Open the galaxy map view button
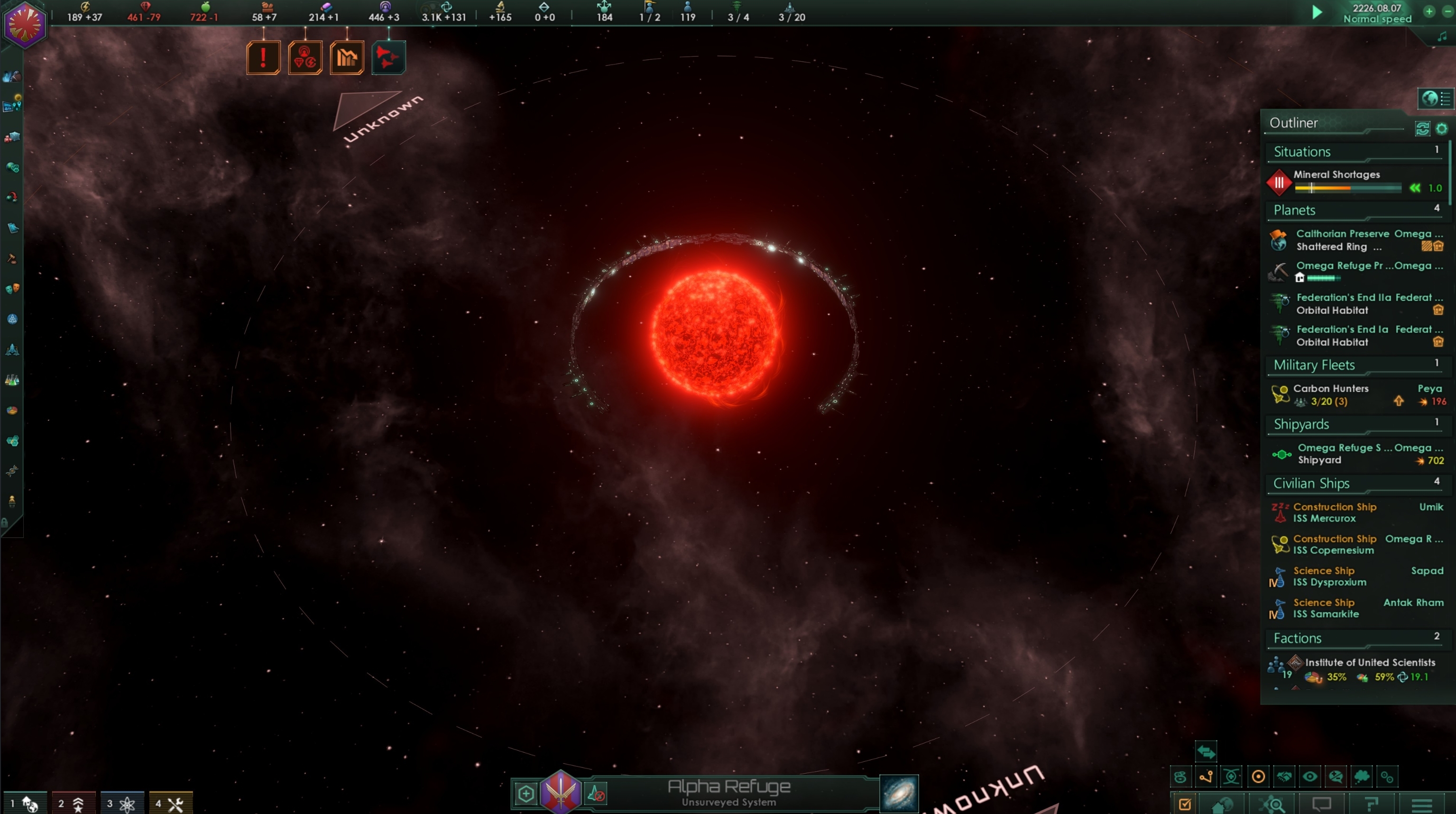Image resolution: width=1456 pixels, height=814 pixels. [899, 793]
